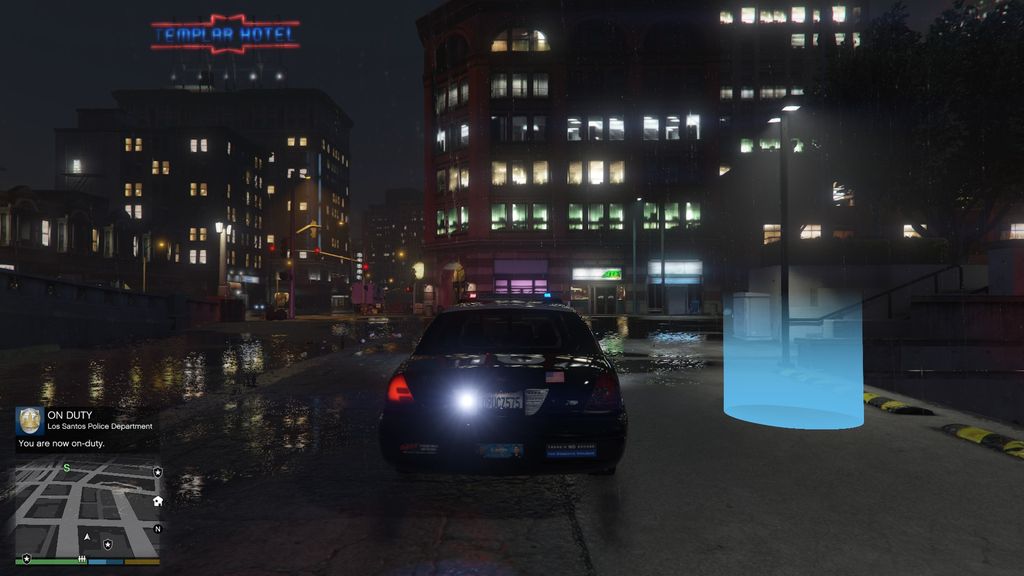The image size is (1024, 576).
Task: Click the N north indicator on the minimap
Action: [157, 528]
